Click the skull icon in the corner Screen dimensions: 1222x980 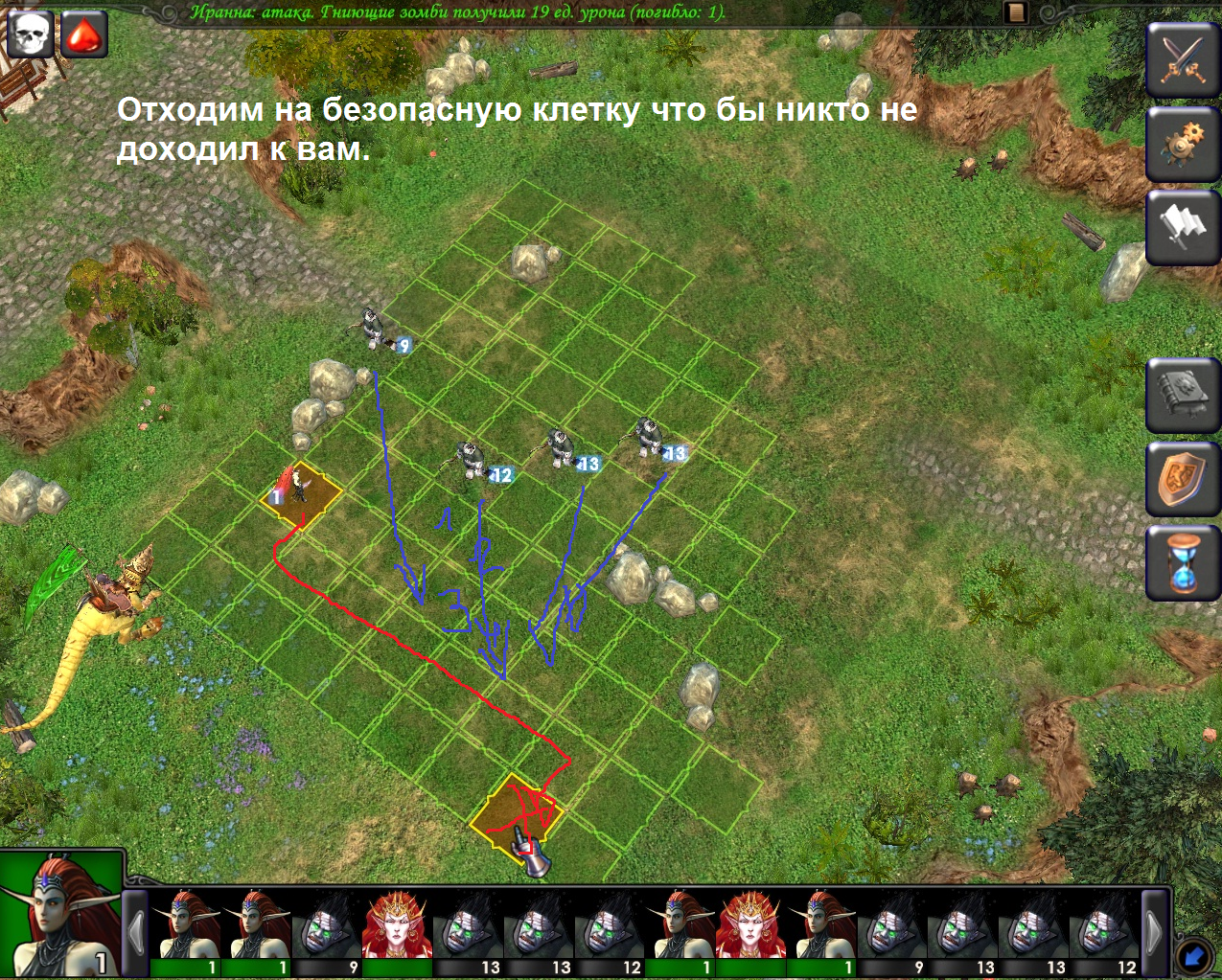click(x=31, y=34)
